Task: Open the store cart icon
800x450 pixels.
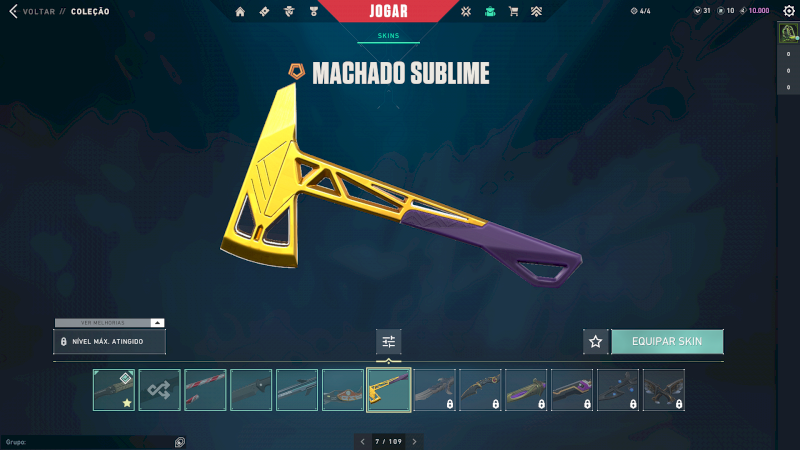Action: (513, 11)
